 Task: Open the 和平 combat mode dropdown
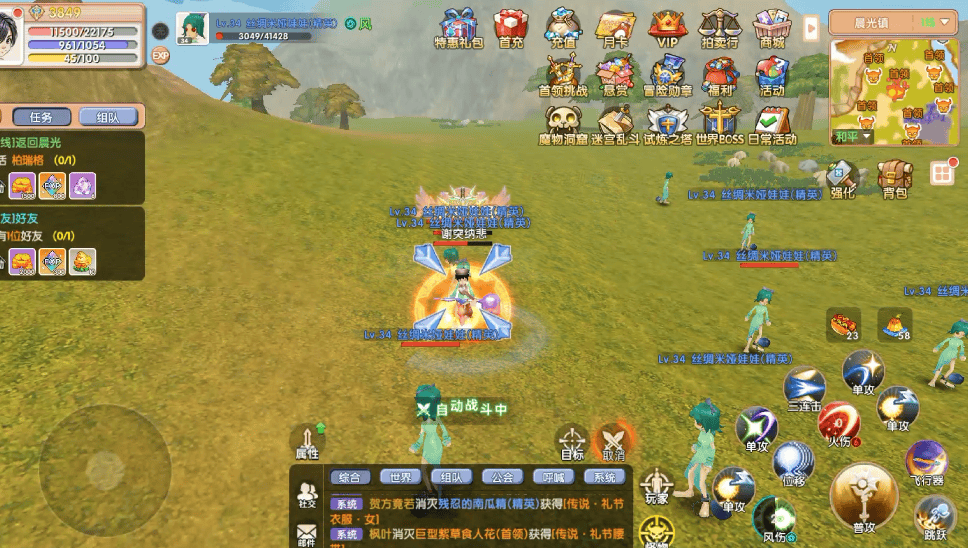[852, 136]
